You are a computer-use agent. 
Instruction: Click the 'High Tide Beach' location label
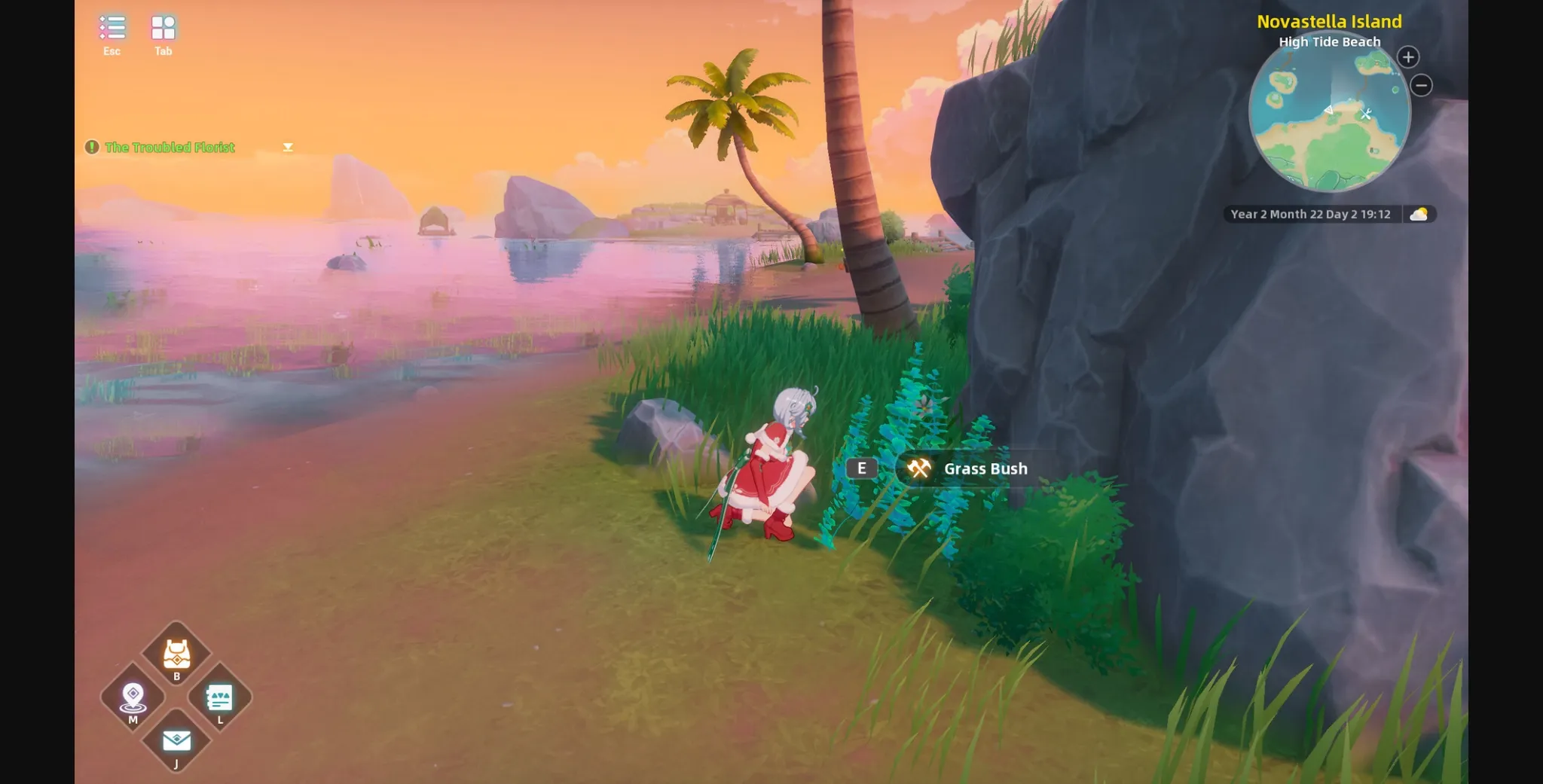pyautogui.click(x=1329, y=41)
